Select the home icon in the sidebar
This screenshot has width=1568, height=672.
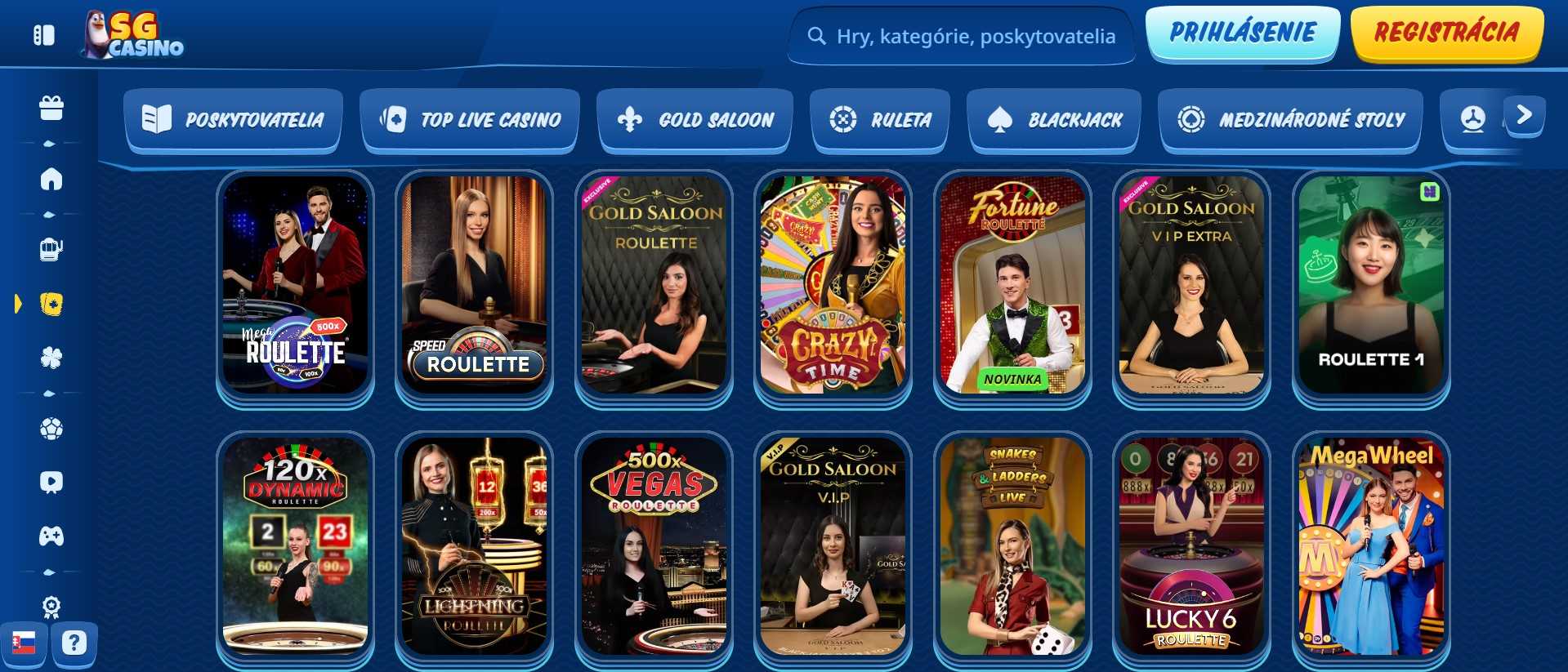click(x=52, y=180)
